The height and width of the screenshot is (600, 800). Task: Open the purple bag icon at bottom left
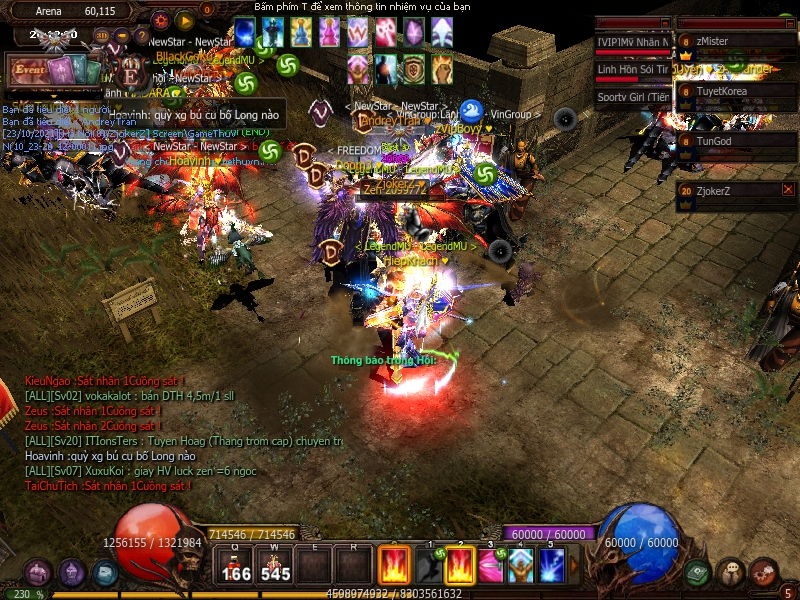pos(38,573)
